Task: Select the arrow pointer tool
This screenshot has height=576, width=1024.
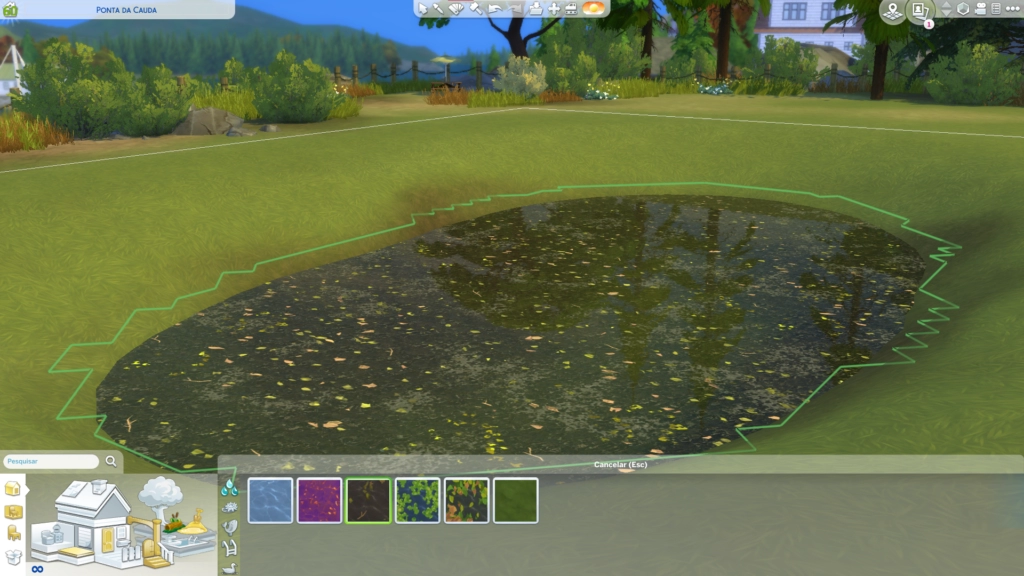Action: (x=423, y=9)
